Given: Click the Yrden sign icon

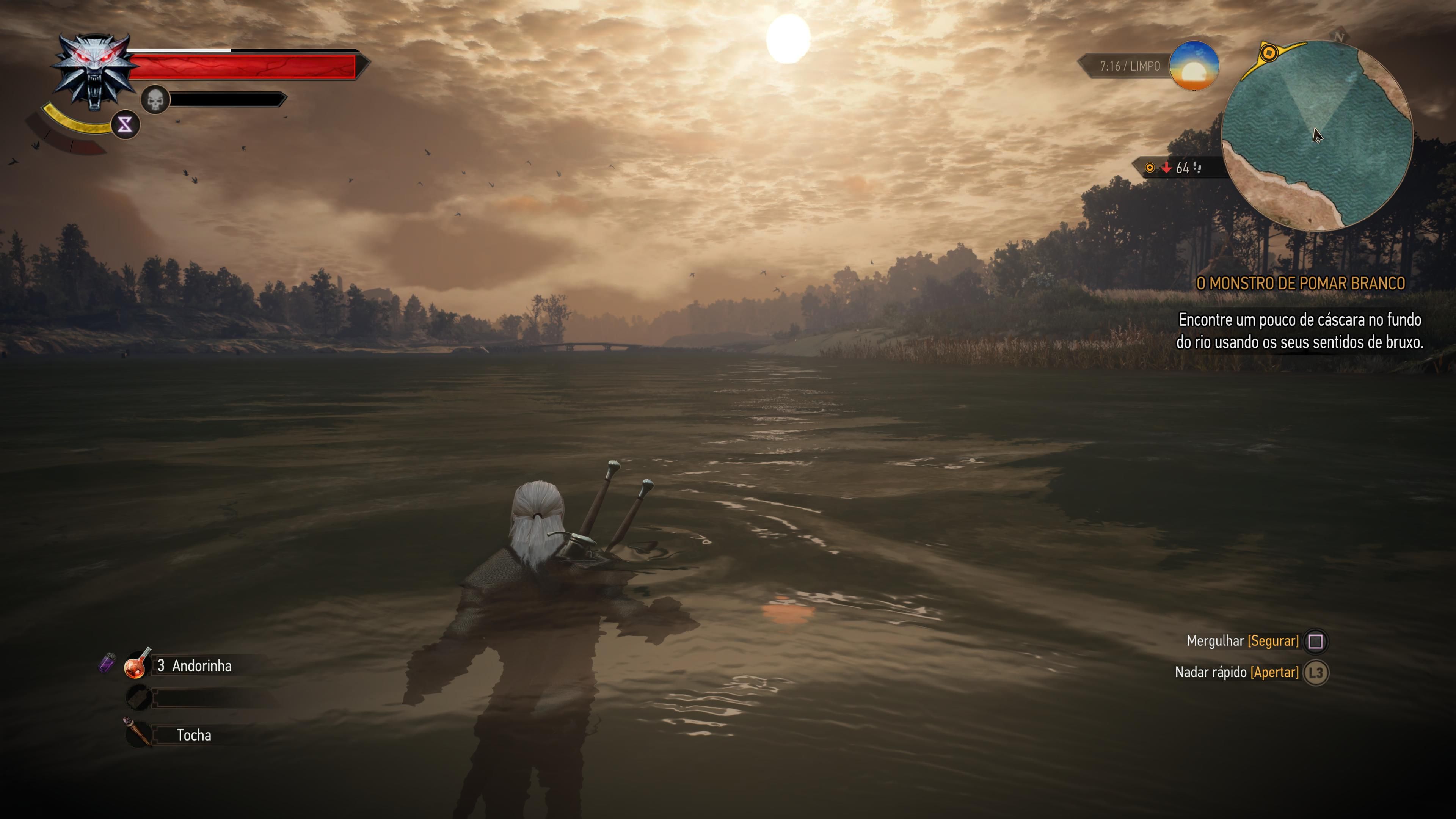Looking at the screenshot, I should click(x=125, y=124).
